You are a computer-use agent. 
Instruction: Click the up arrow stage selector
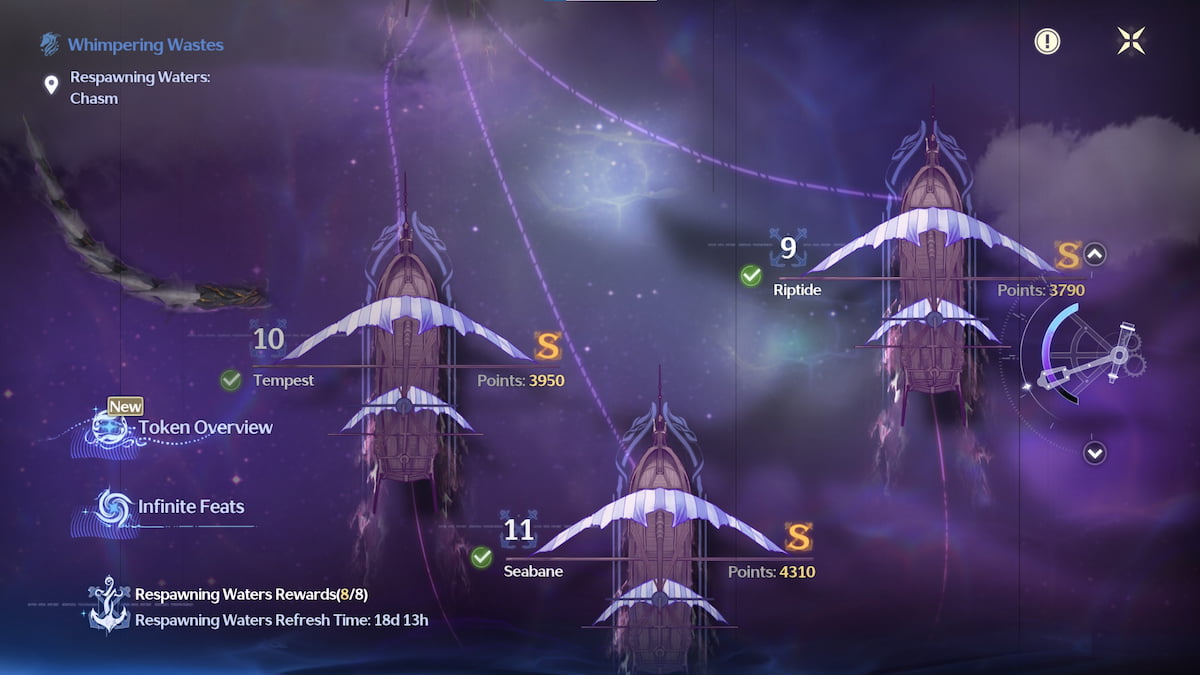tap(1095, 254)
